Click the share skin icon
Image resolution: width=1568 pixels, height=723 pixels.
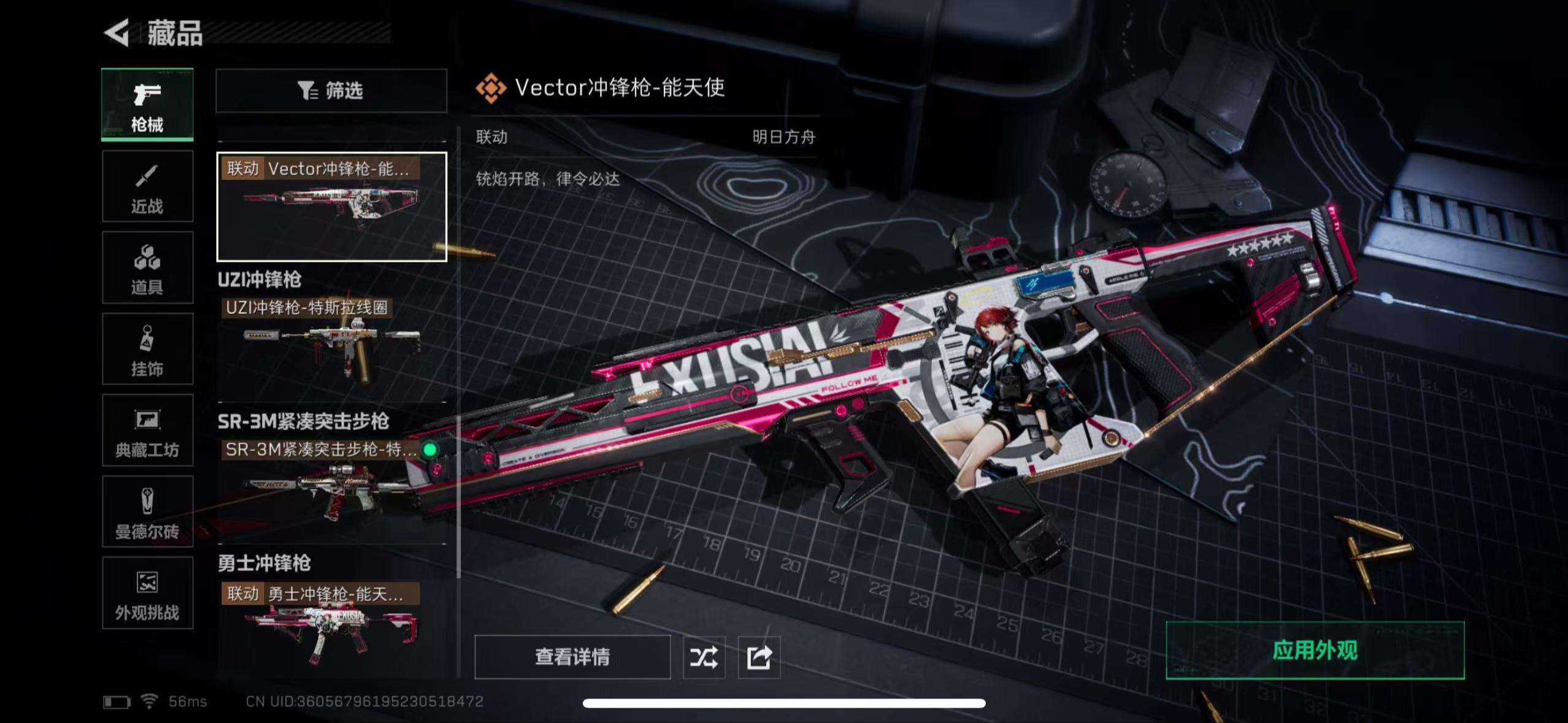[759, 657]
